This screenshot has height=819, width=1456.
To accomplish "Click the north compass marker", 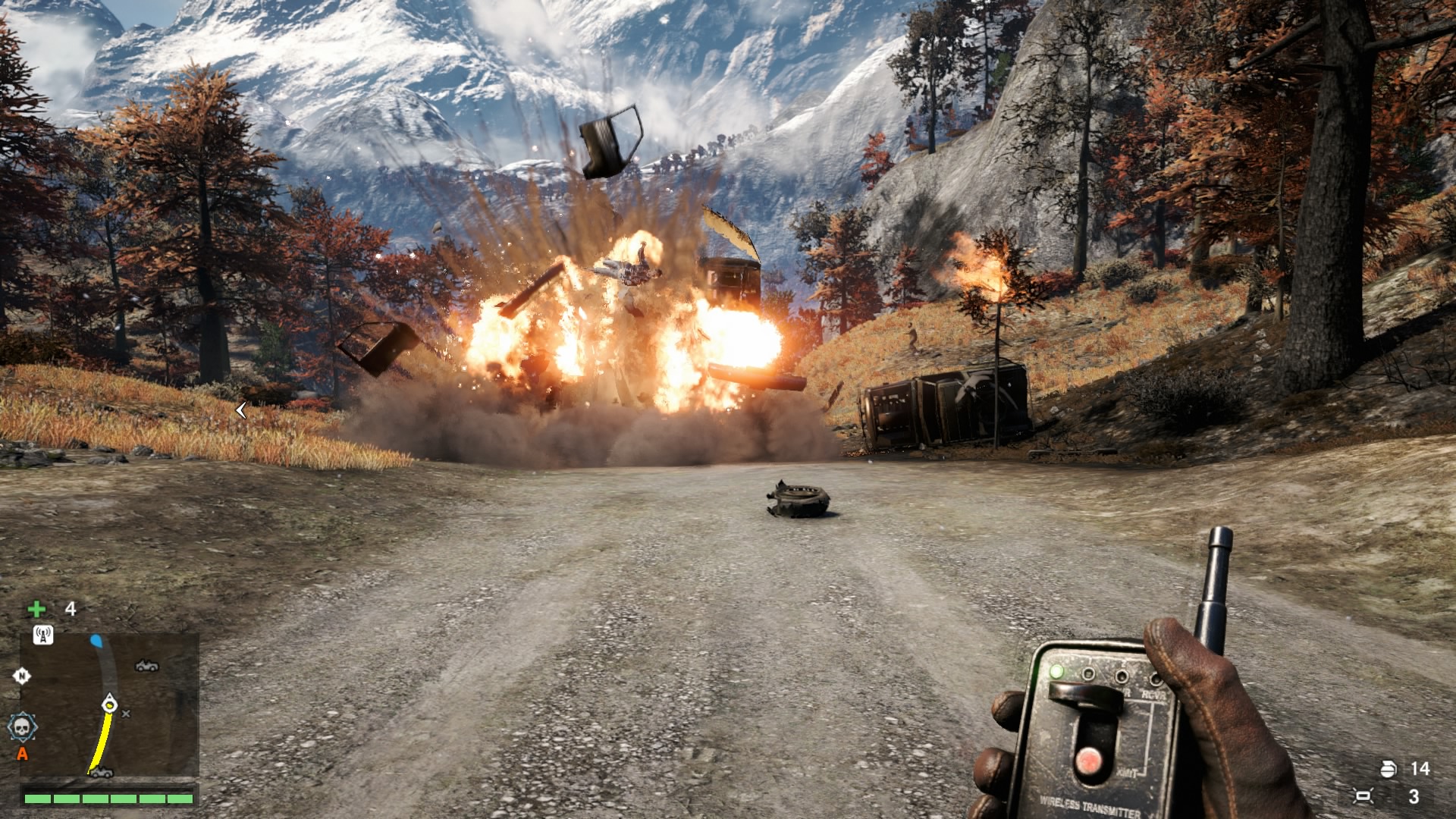I will (21, 676).
